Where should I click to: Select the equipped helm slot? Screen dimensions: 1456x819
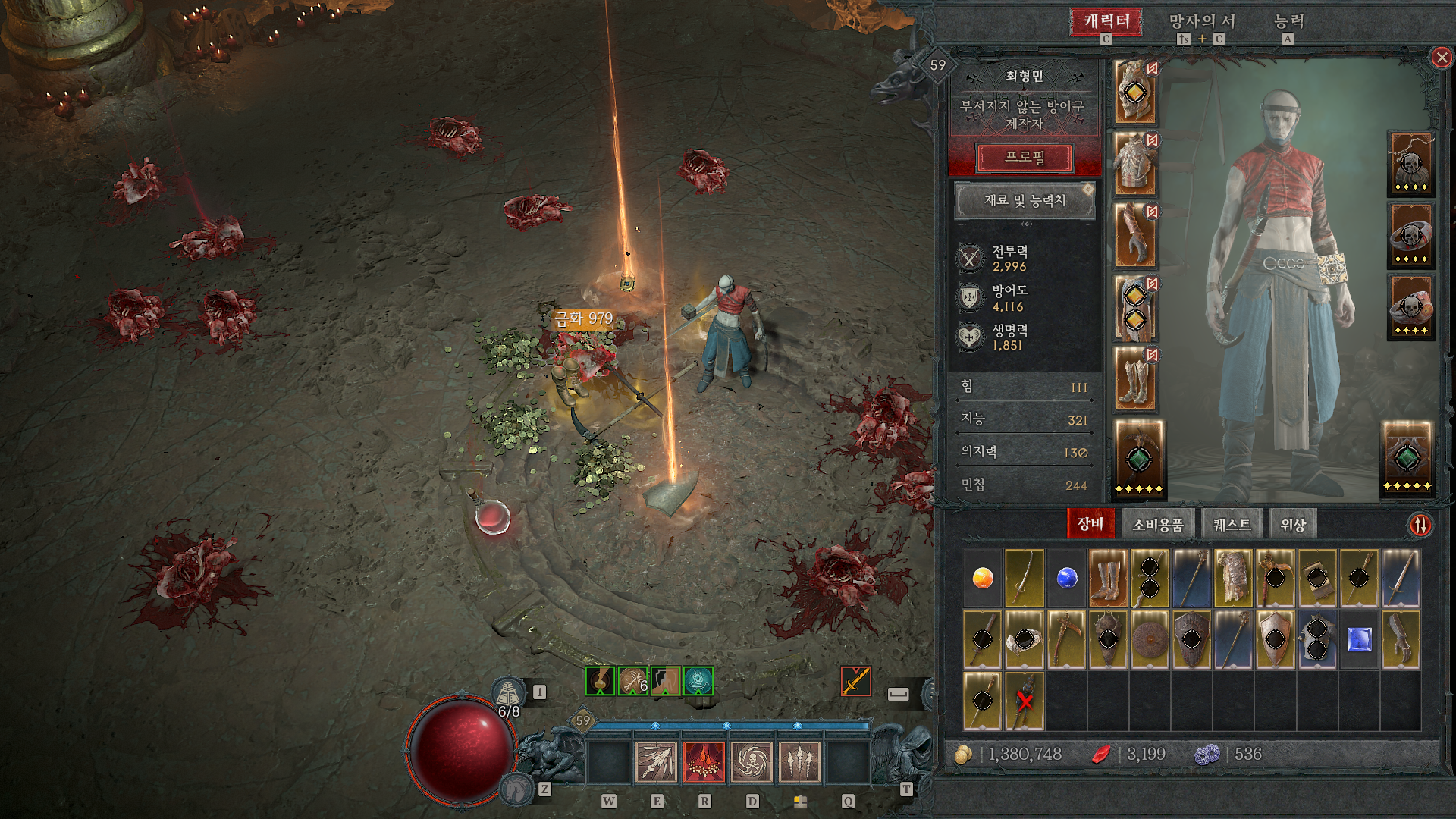point(1135,93)
